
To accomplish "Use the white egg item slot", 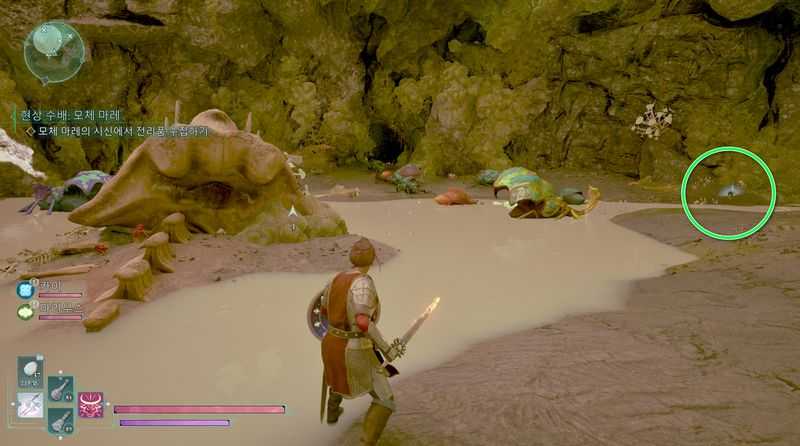I will tap(30, 372).
